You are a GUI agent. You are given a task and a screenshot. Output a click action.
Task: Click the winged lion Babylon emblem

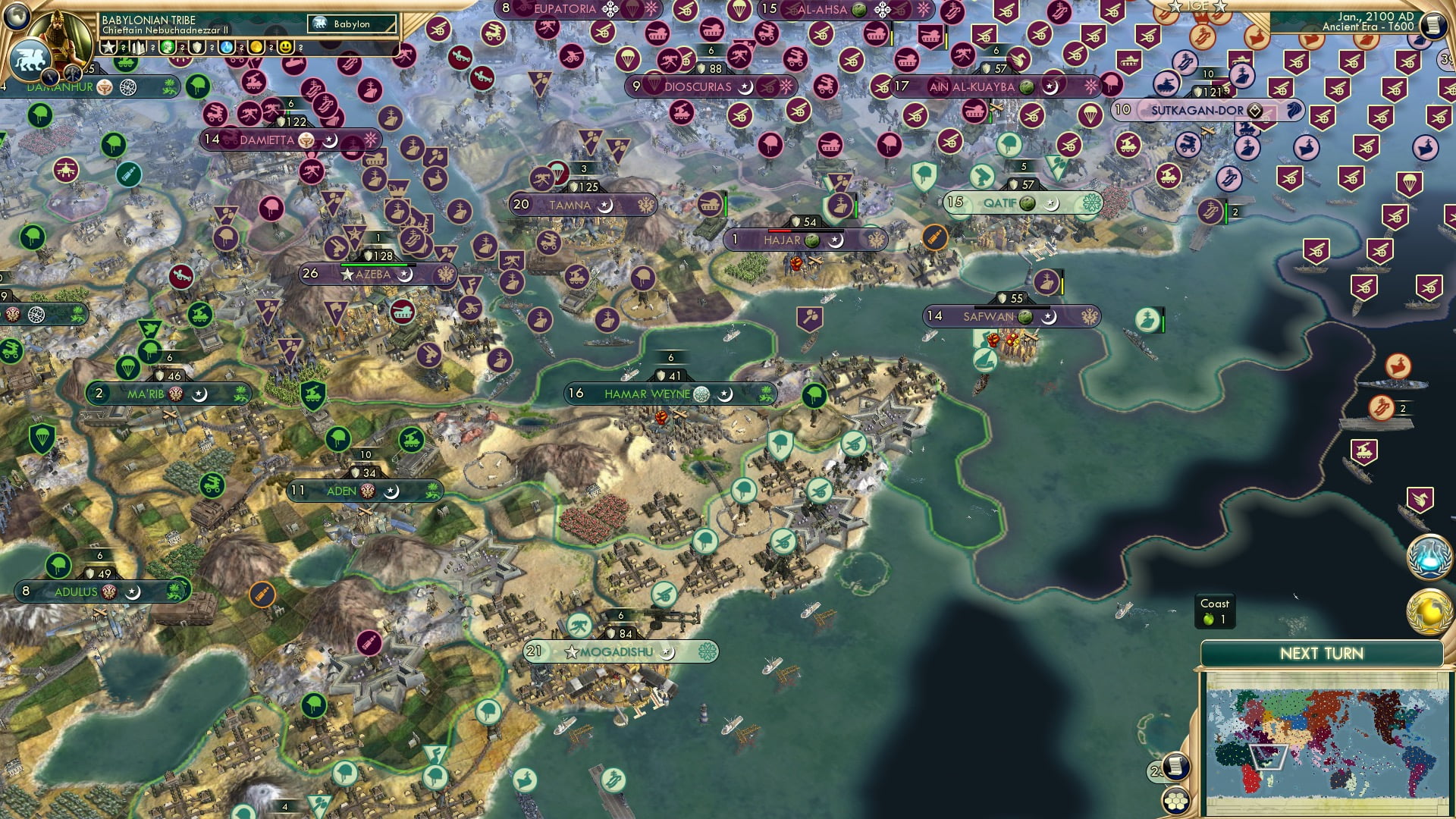click(27, 61)
